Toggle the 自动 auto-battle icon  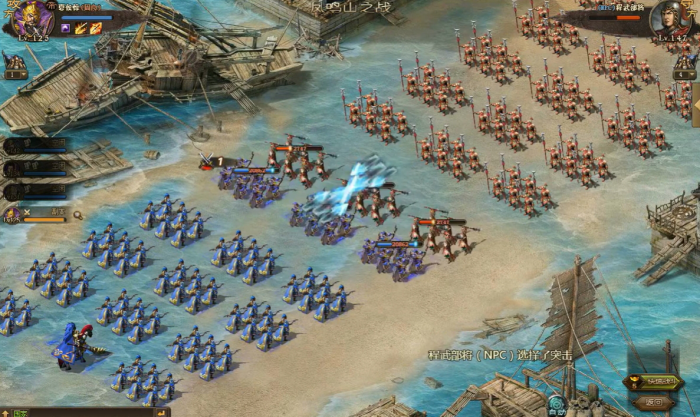coord(557,406)
